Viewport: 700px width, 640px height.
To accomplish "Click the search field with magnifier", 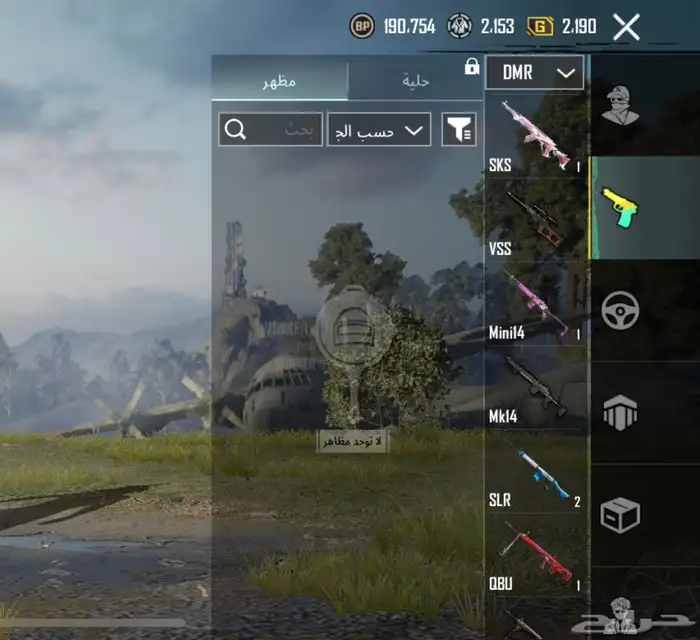I will [x=270, y=129].
